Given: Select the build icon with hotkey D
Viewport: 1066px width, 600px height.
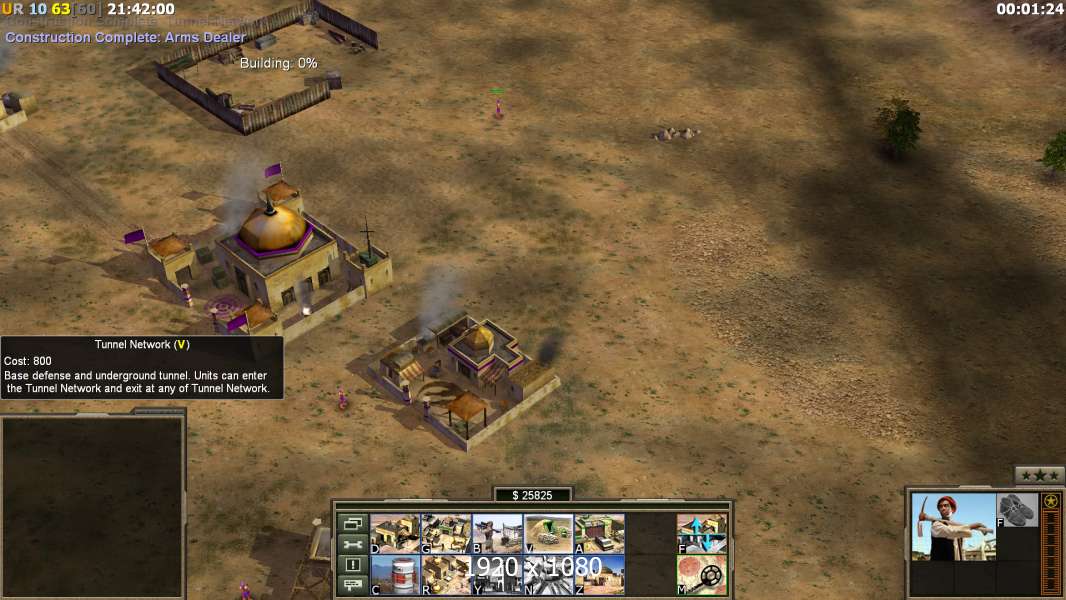Looking at the screenshot, I should point(395,533).
